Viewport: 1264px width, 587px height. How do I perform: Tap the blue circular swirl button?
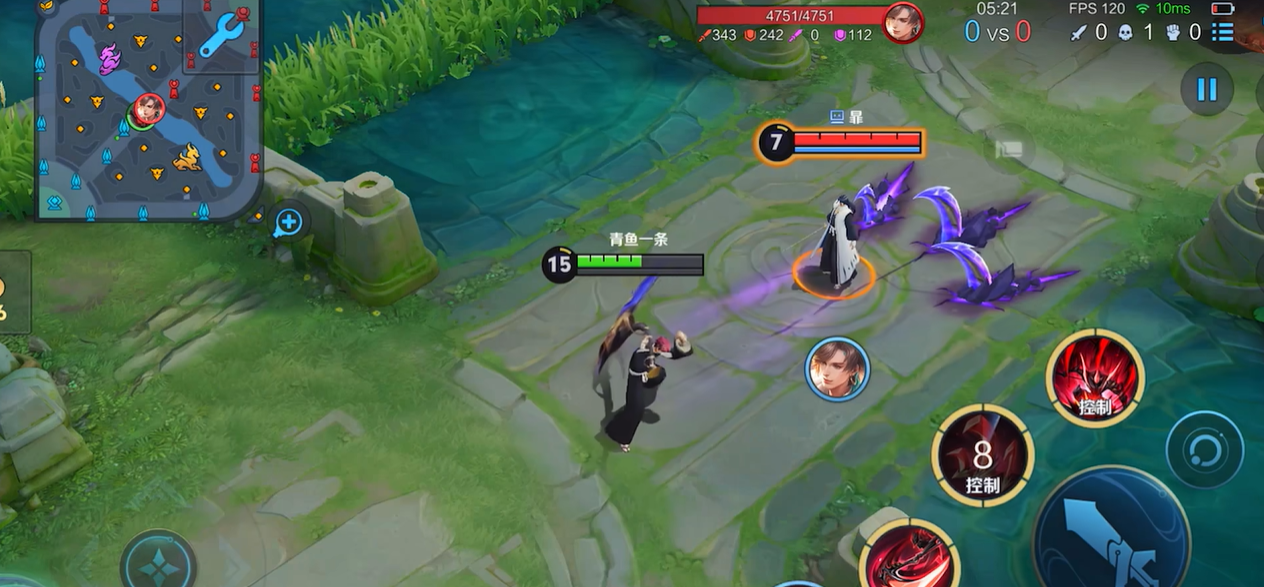pos(1204,449)
